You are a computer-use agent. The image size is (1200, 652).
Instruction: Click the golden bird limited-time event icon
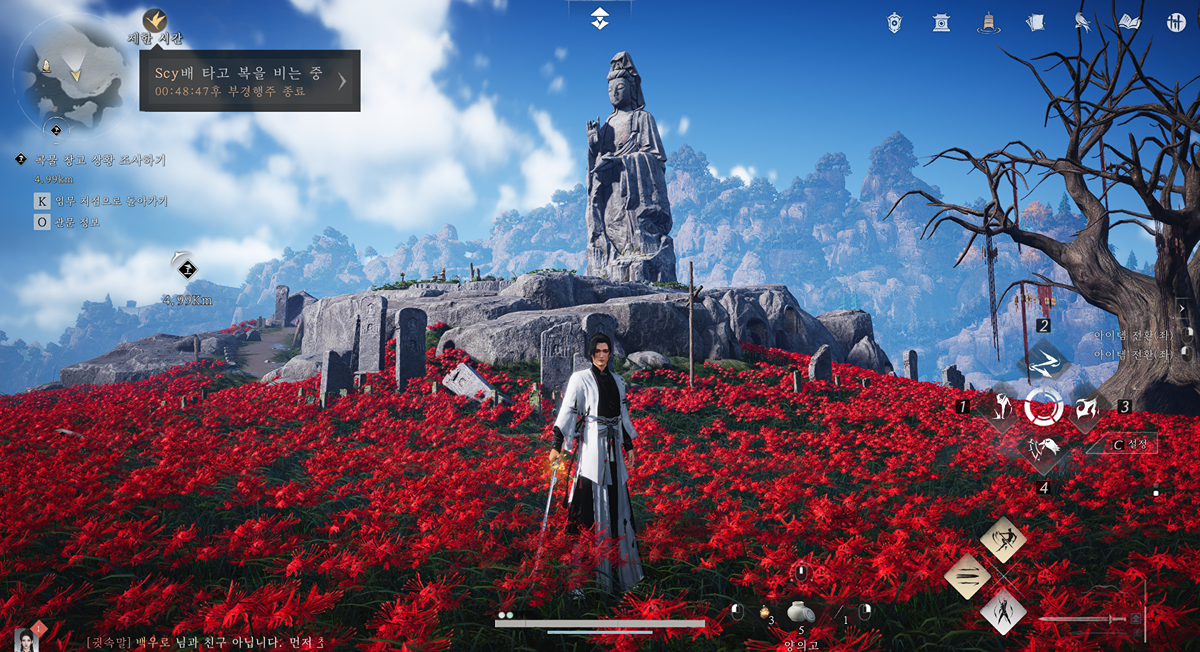pos(154,20)
